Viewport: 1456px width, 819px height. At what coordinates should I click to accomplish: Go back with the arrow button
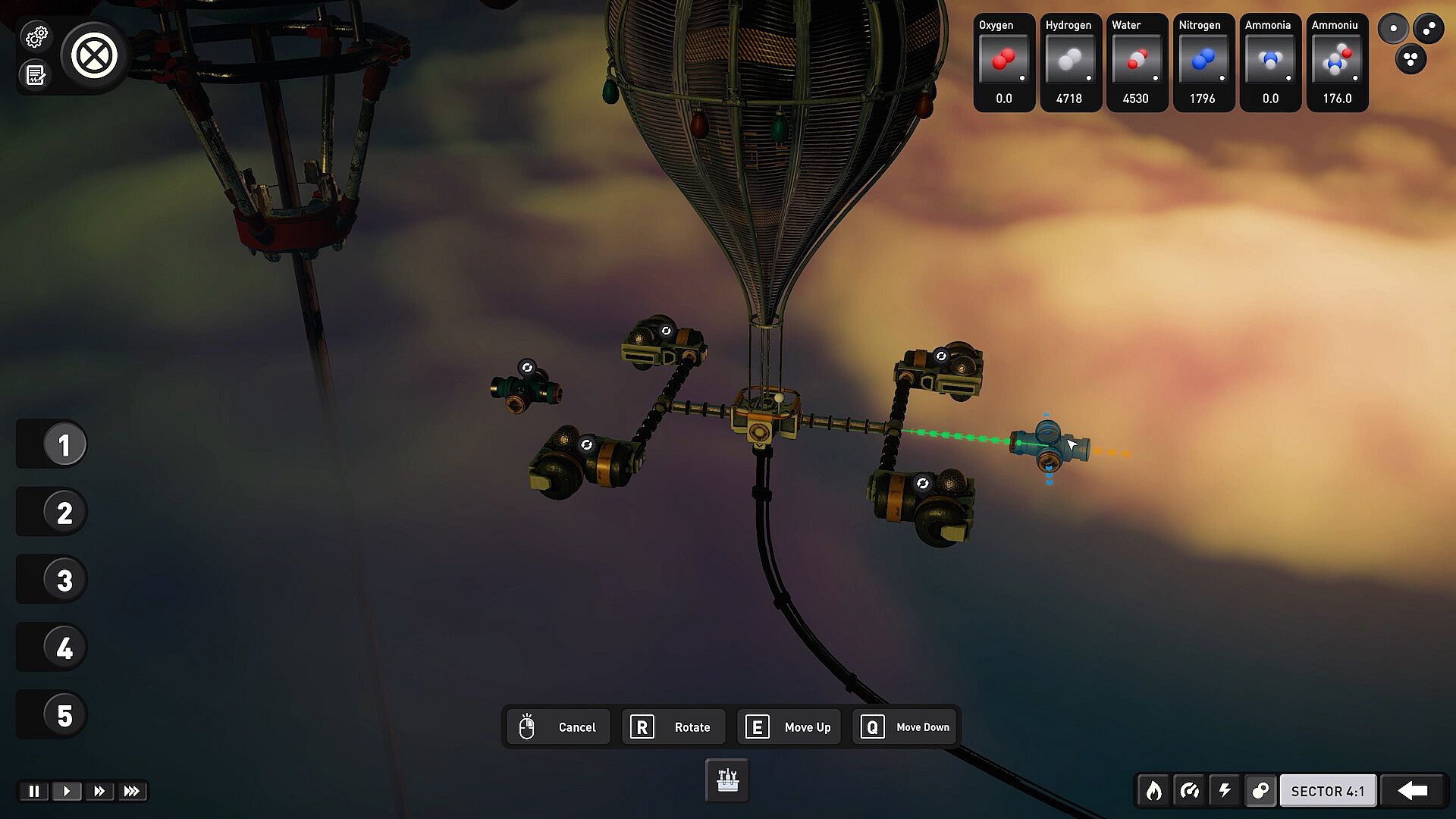[1412, 791]
